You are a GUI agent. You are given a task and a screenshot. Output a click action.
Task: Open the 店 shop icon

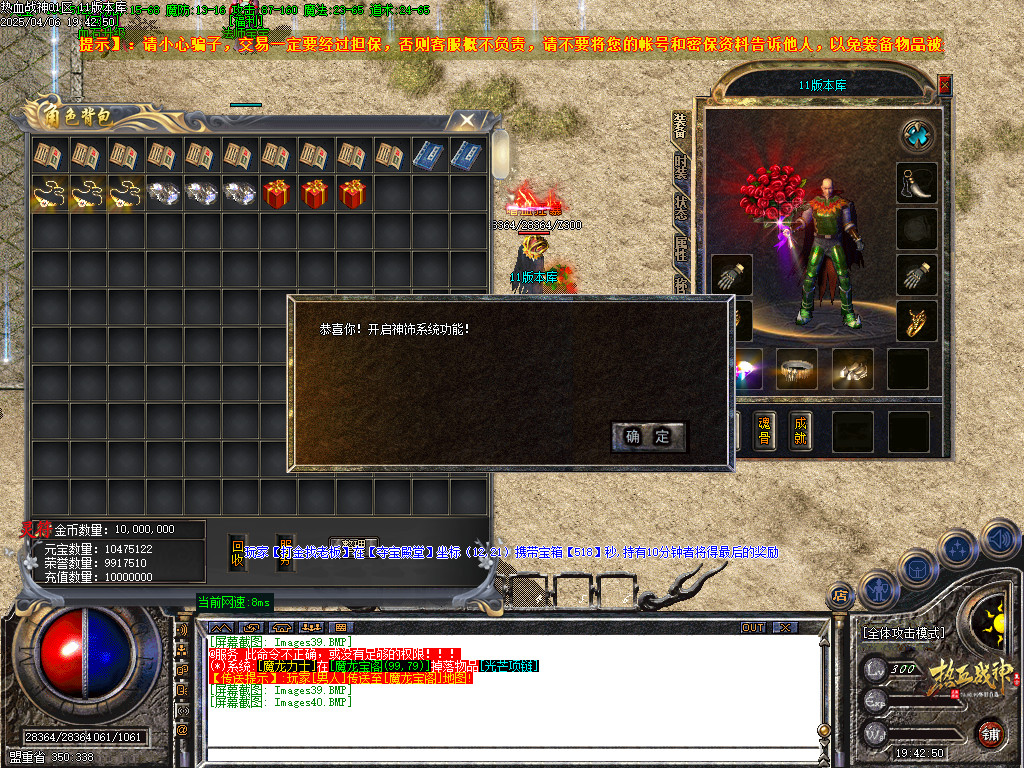(840, 597)
